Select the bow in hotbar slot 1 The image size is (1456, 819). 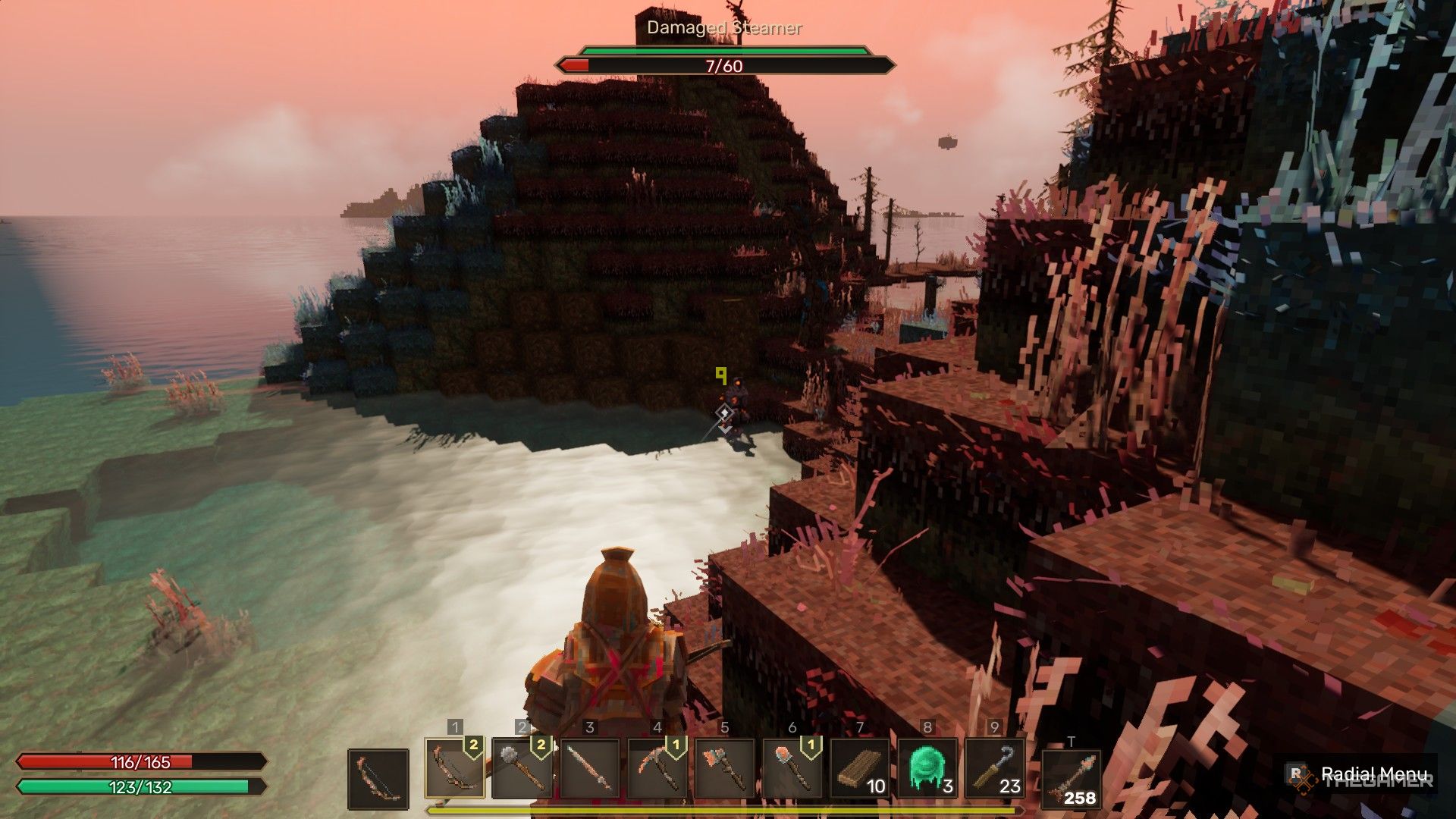(455, 768)
